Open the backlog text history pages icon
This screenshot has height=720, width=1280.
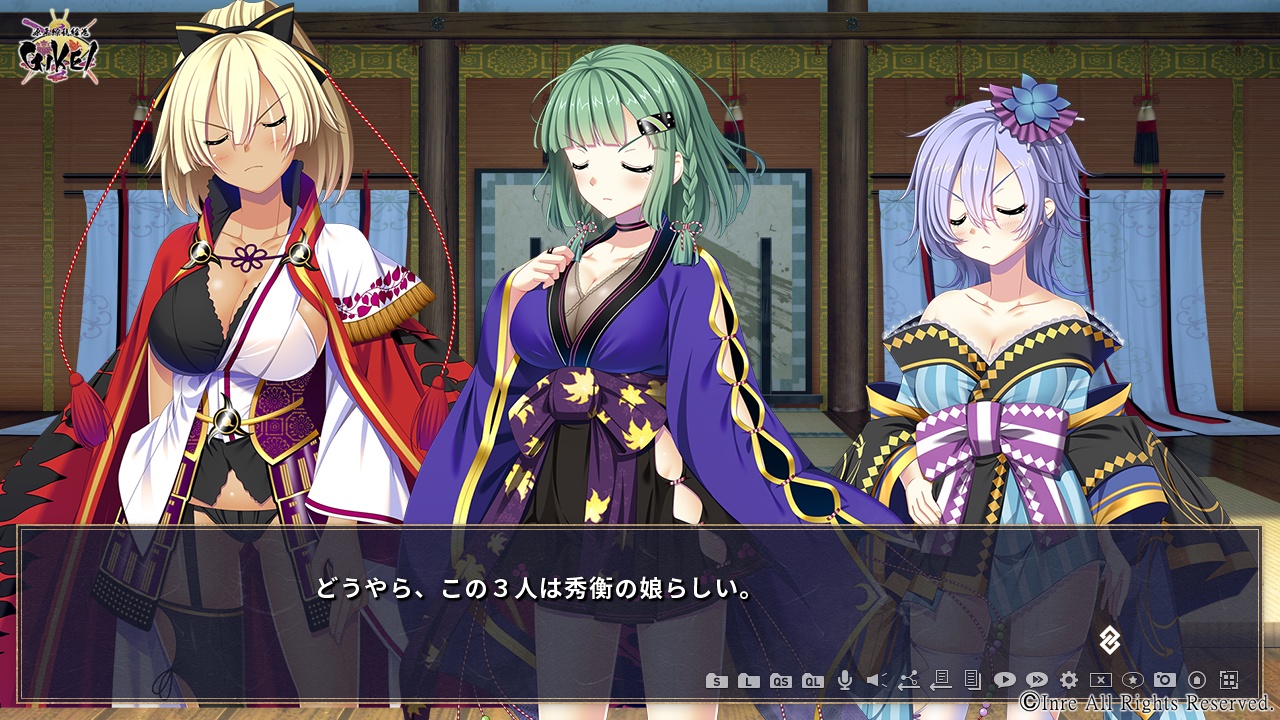972,680
